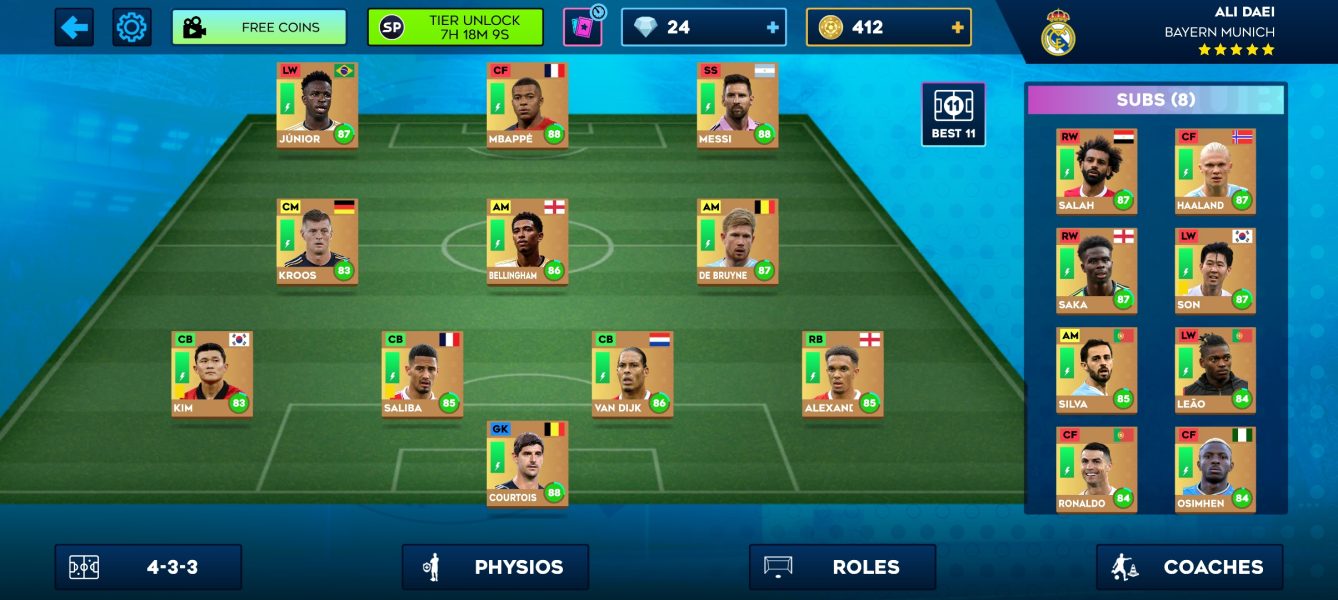Claim free coins video offer

pyautogui.click(x=259, y=27)
